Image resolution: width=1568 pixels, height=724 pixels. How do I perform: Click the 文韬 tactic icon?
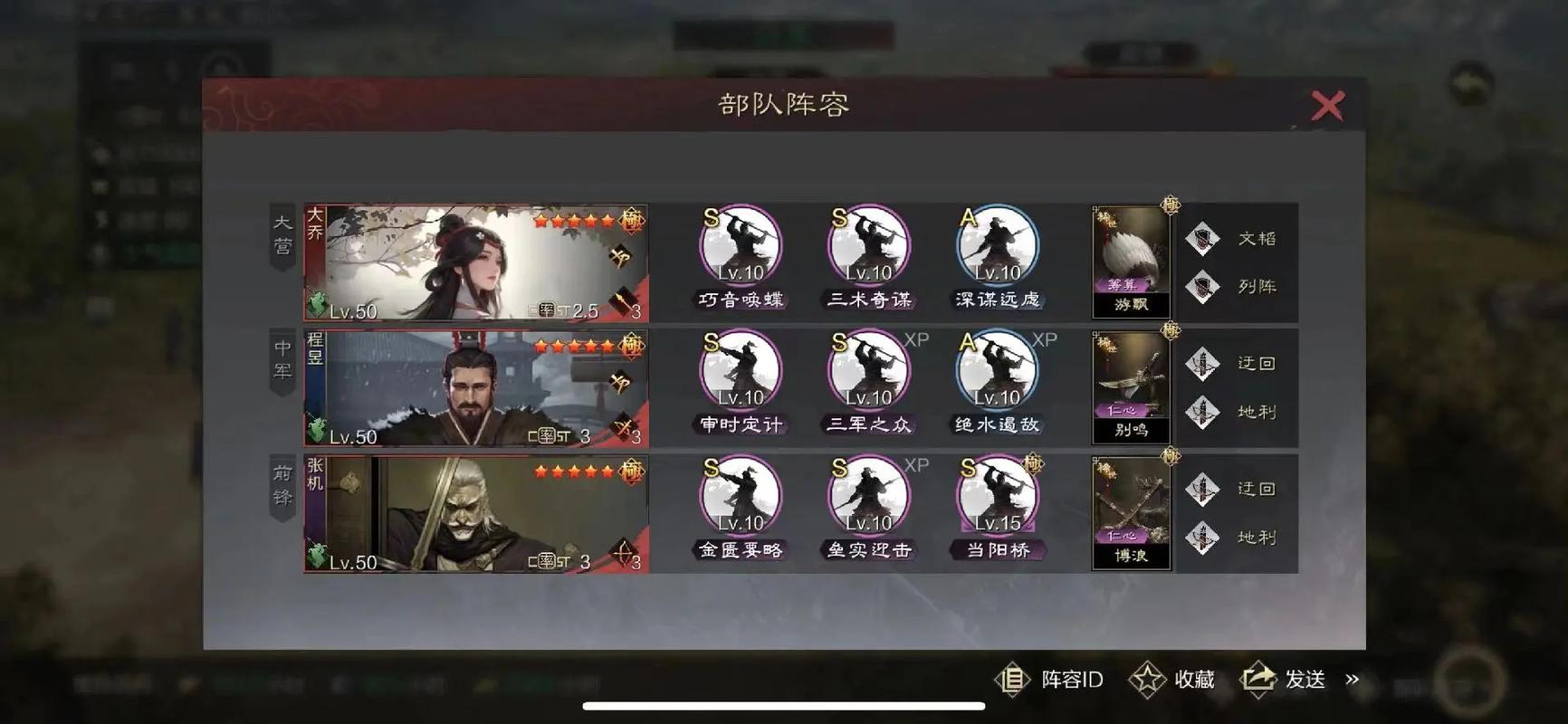[x=1203, y=237]
